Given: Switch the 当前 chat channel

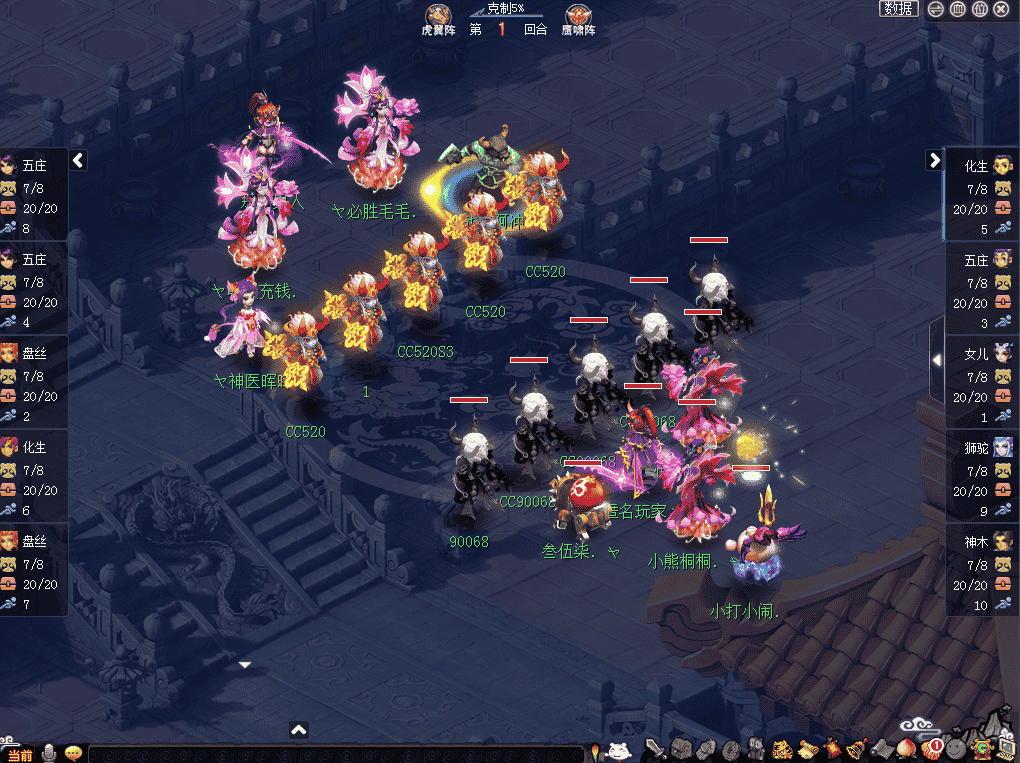Looking at the screenshot, I should coord(20,754).
